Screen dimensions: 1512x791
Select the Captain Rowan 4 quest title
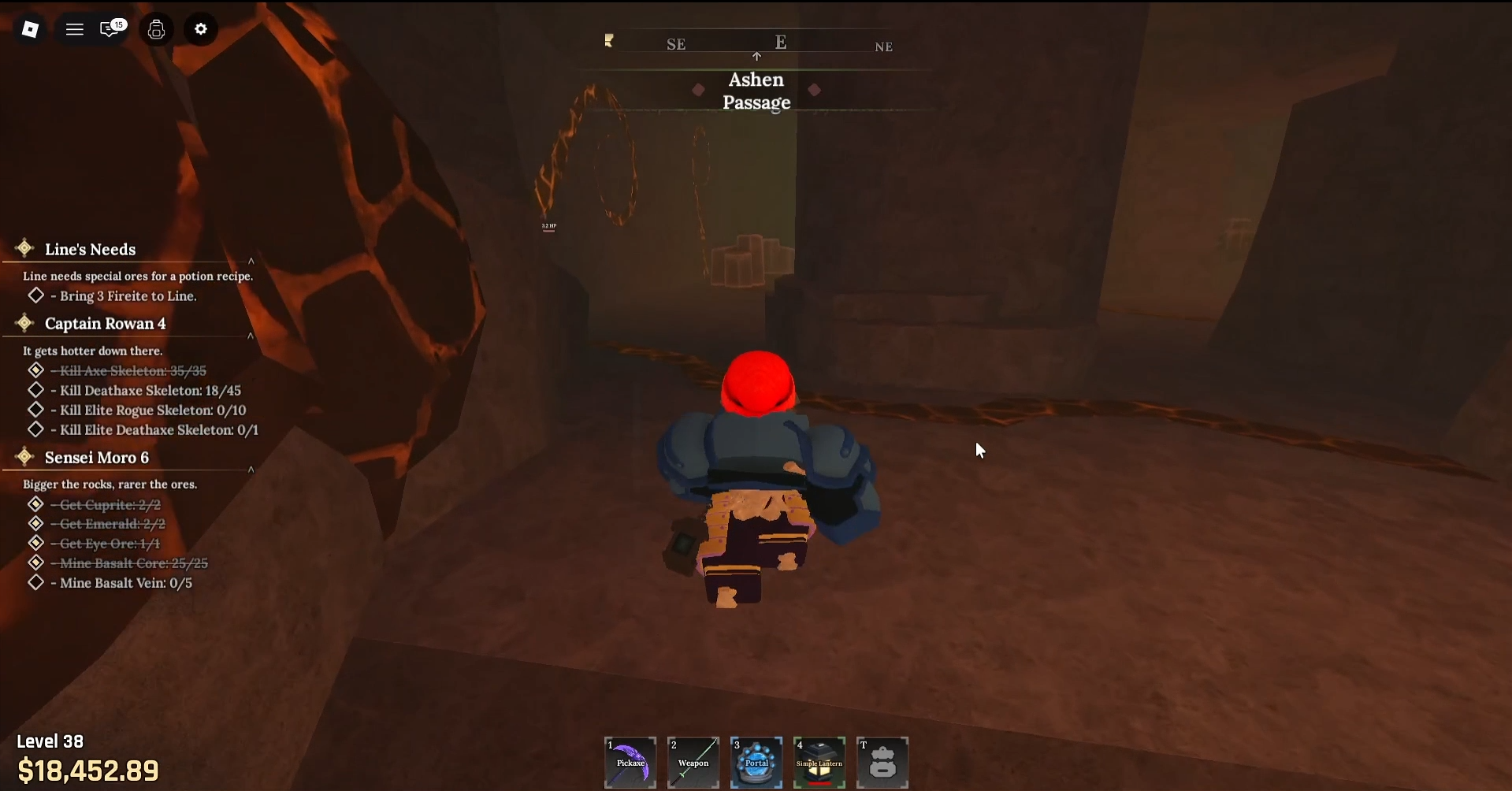tap(104, 323)
